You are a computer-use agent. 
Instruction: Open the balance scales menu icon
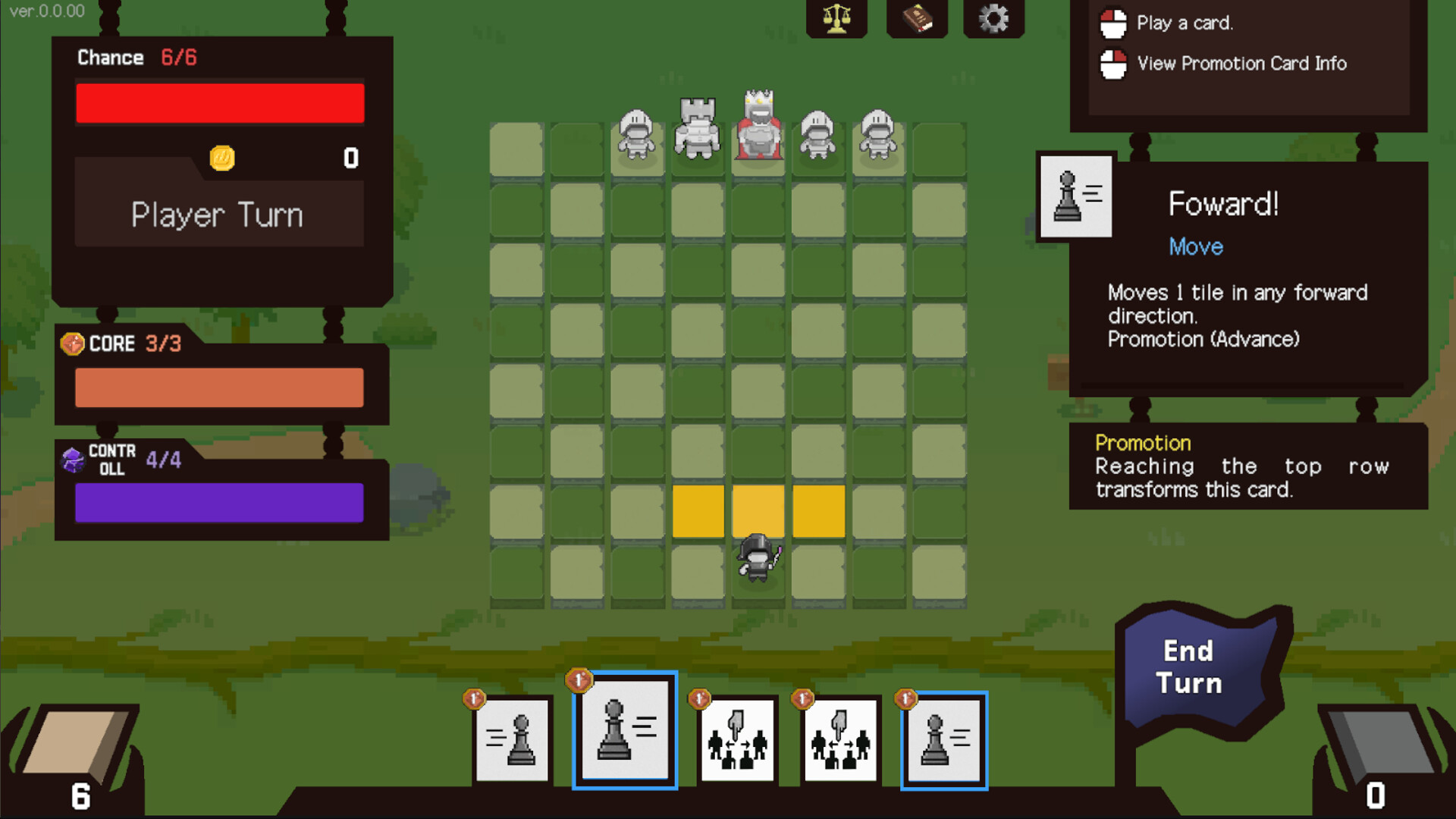[x=836, y=19]
